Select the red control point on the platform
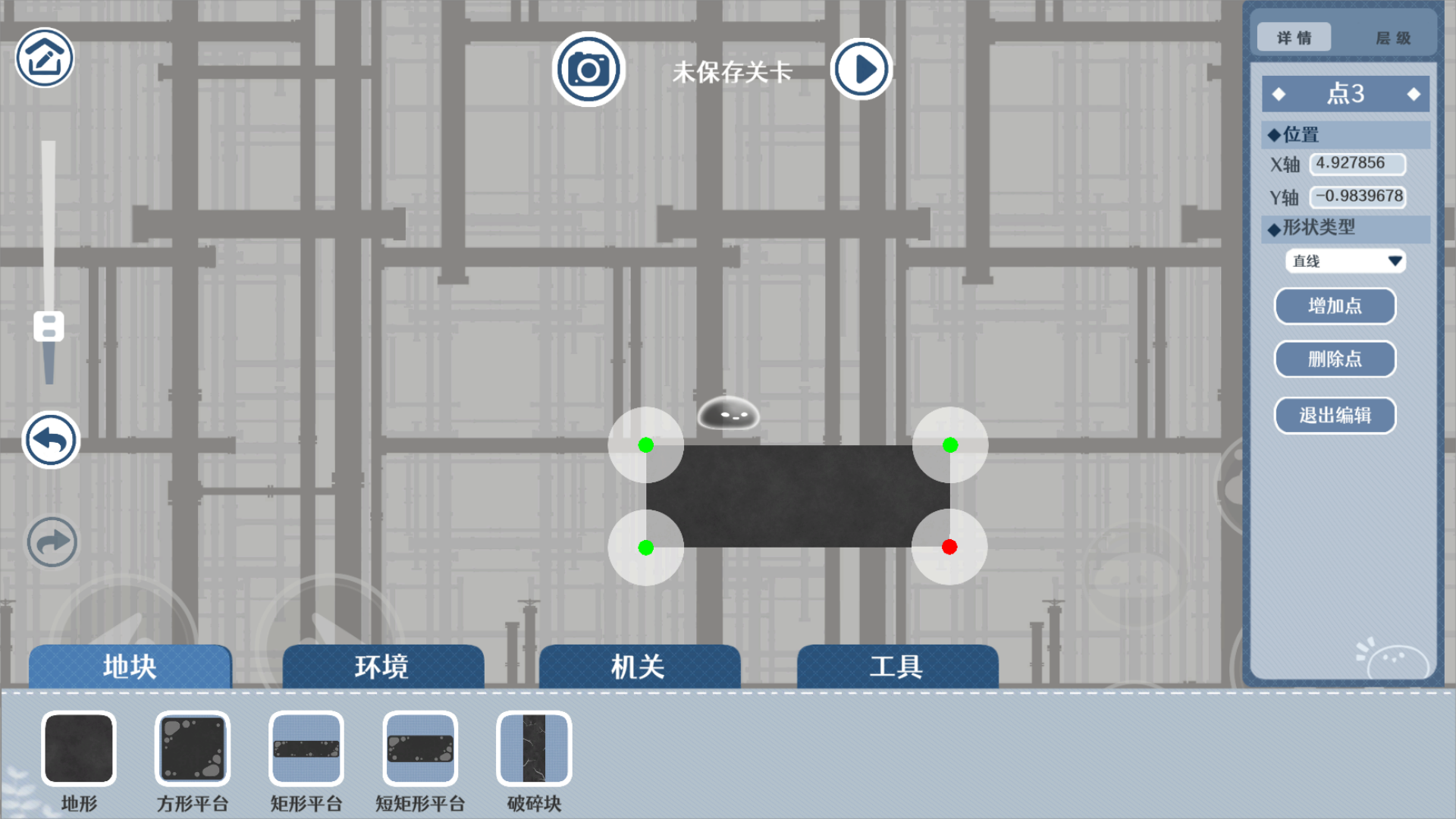The image size is (1456, 819). pos(949,547)
